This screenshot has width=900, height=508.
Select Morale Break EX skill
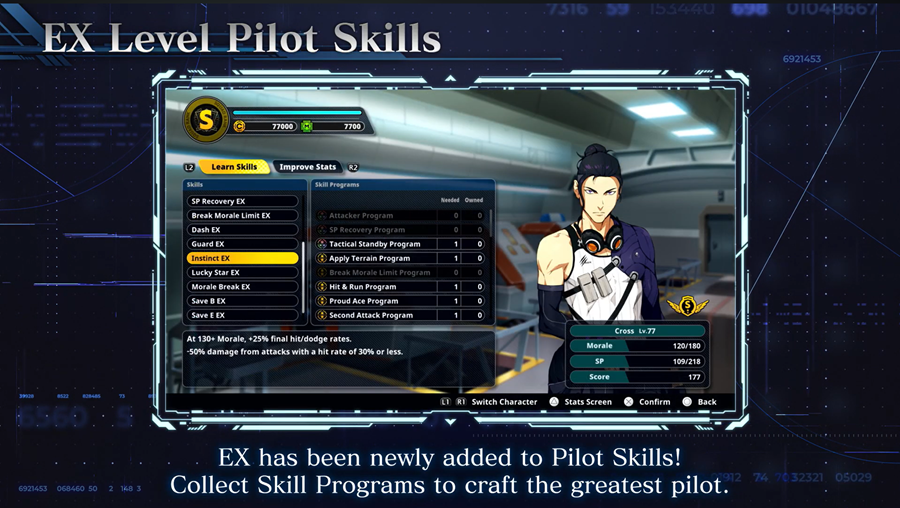[243, 287]
